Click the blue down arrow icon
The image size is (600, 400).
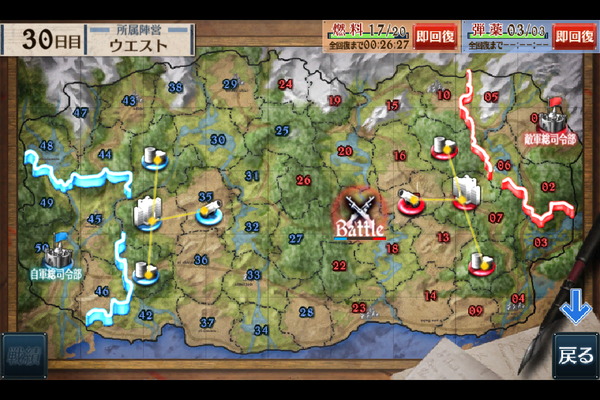tap(575, 309)
